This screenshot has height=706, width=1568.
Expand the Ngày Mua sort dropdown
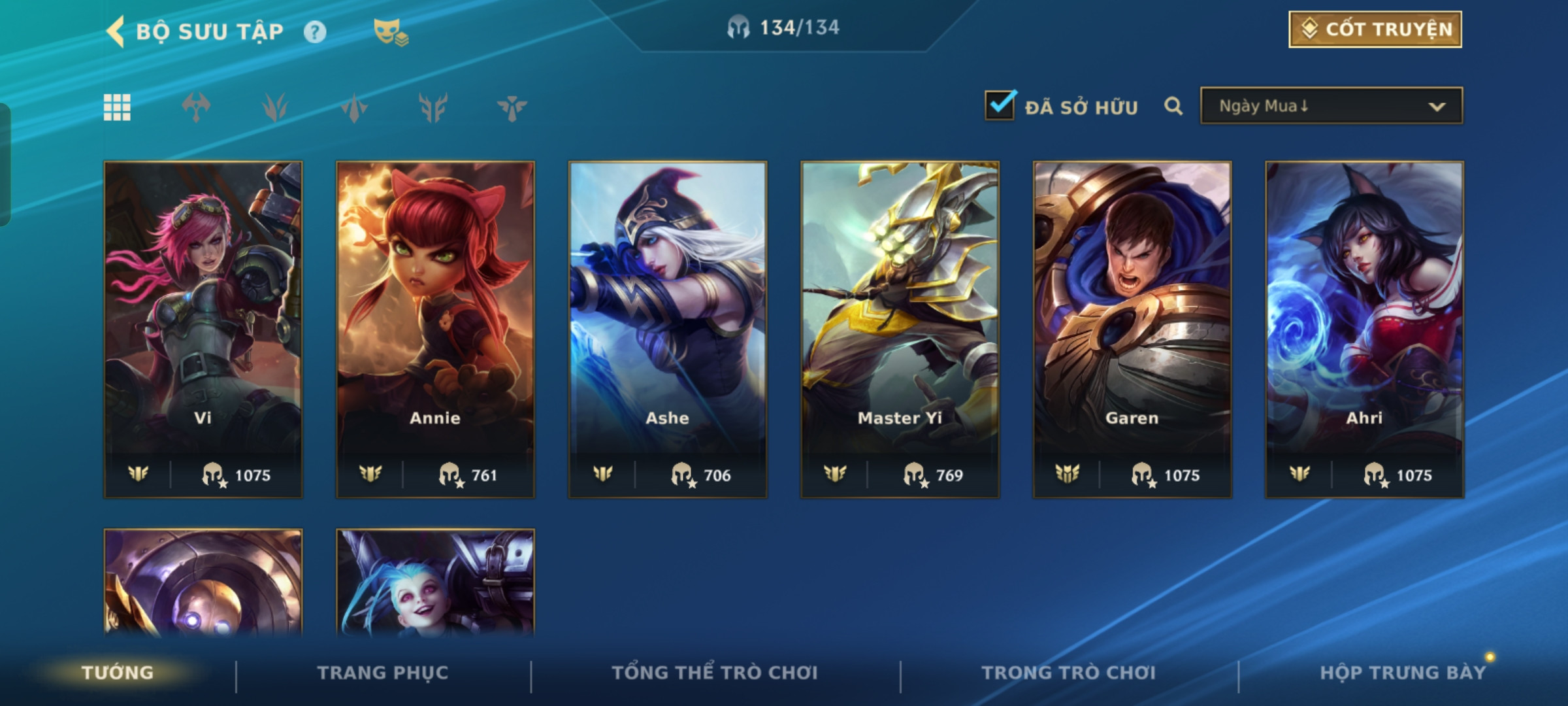pos(1331,106)
